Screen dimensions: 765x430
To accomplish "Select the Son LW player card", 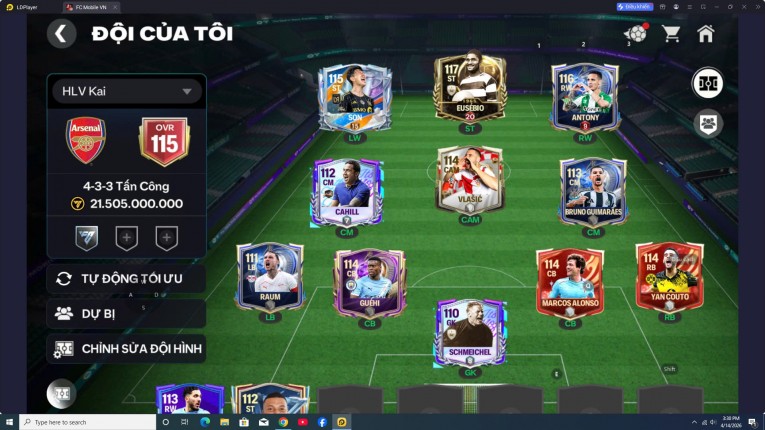I will pyautogui.click(x=354, y=97).
